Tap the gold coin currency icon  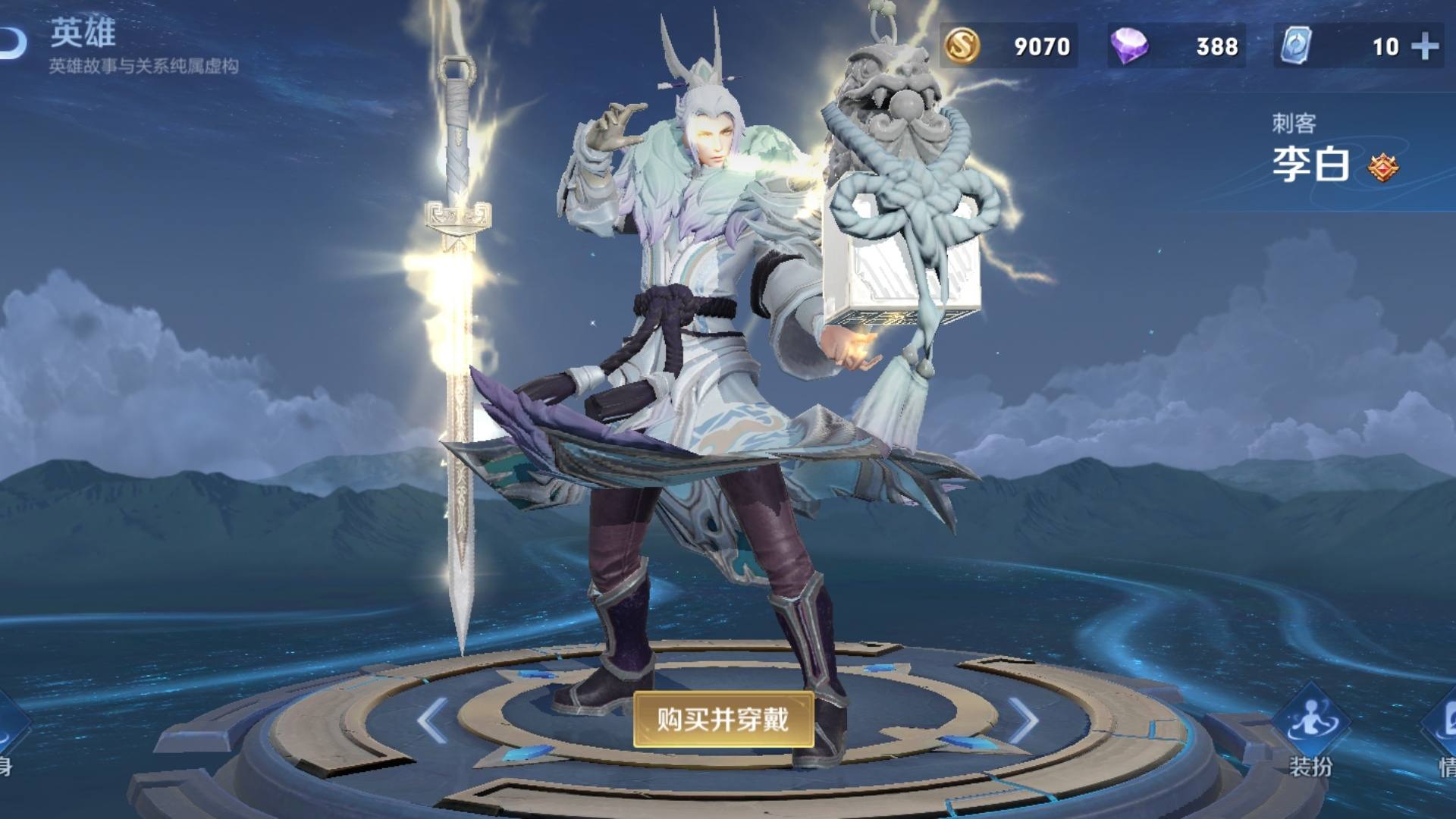[x=962, y=45]
